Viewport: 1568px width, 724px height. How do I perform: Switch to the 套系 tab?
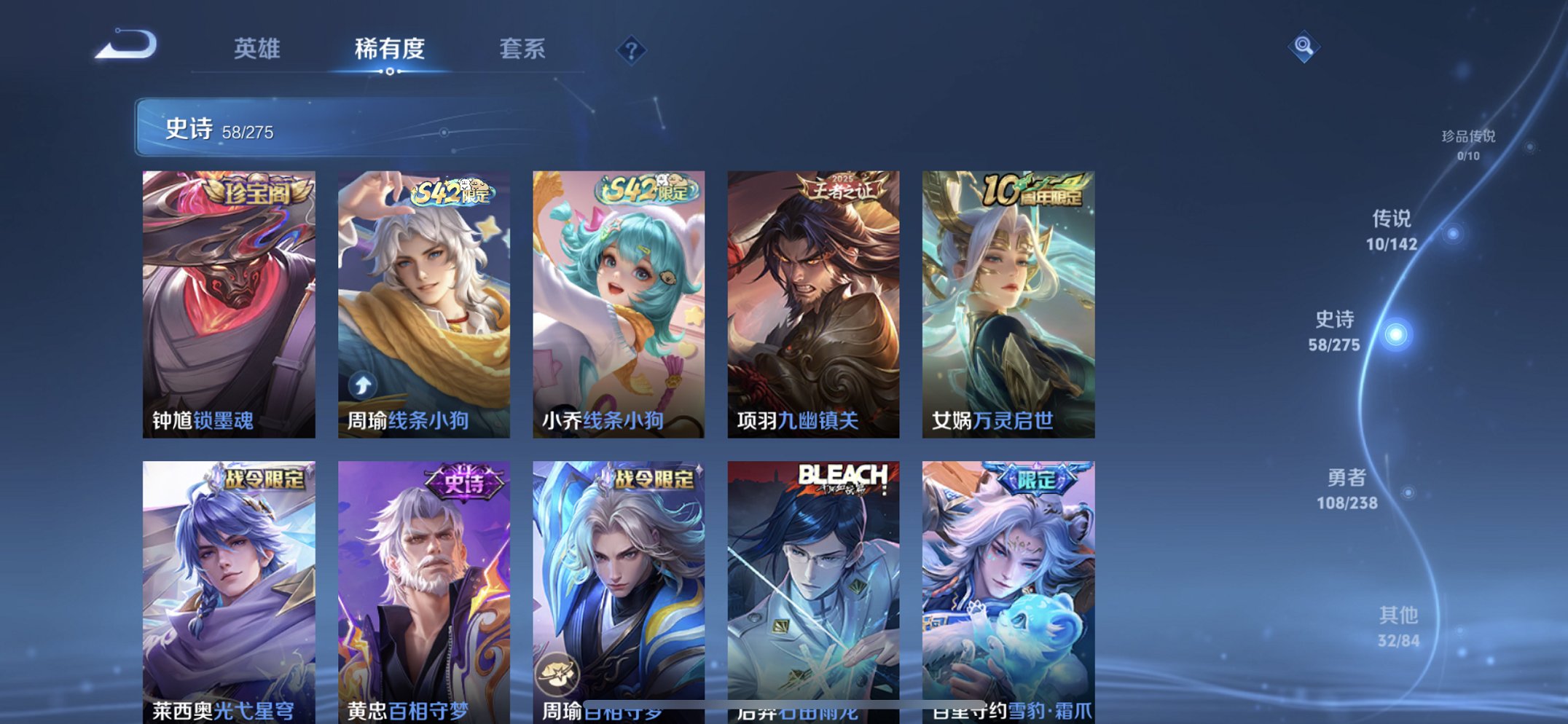(x=522, y=47)
